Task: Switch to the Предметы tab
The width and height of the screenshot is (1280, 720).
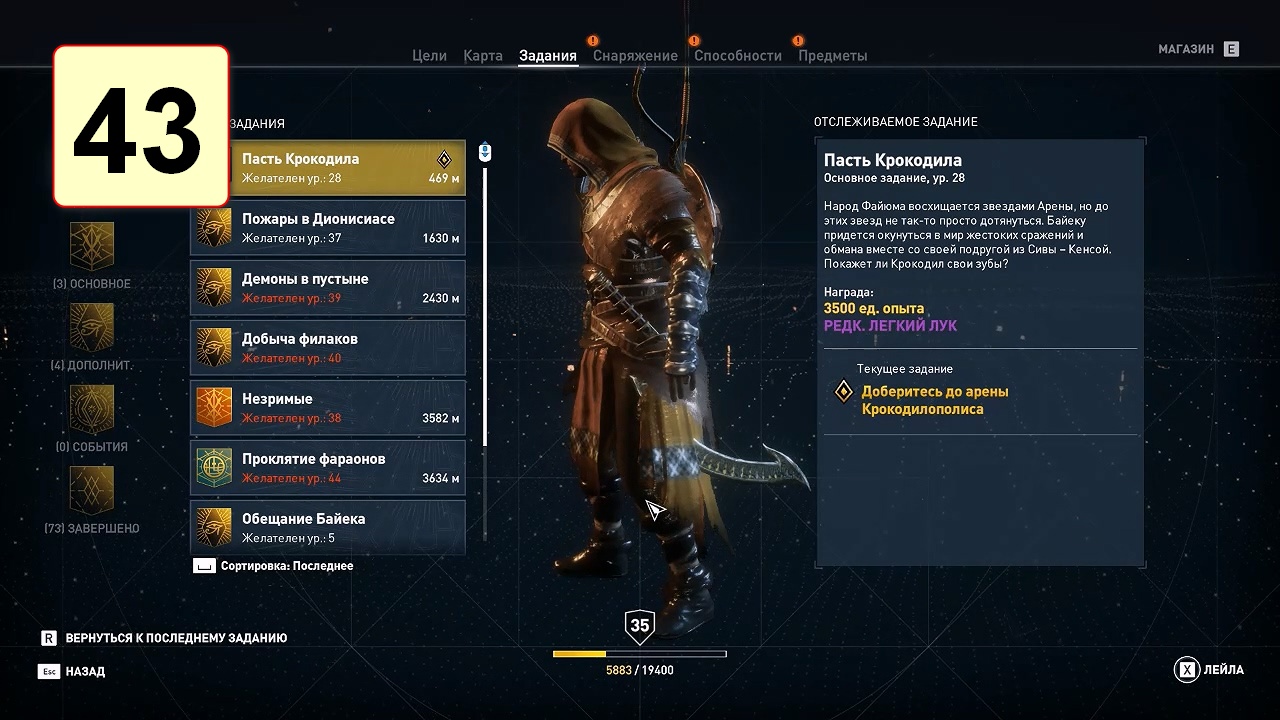Action: [x=832, y=56]
